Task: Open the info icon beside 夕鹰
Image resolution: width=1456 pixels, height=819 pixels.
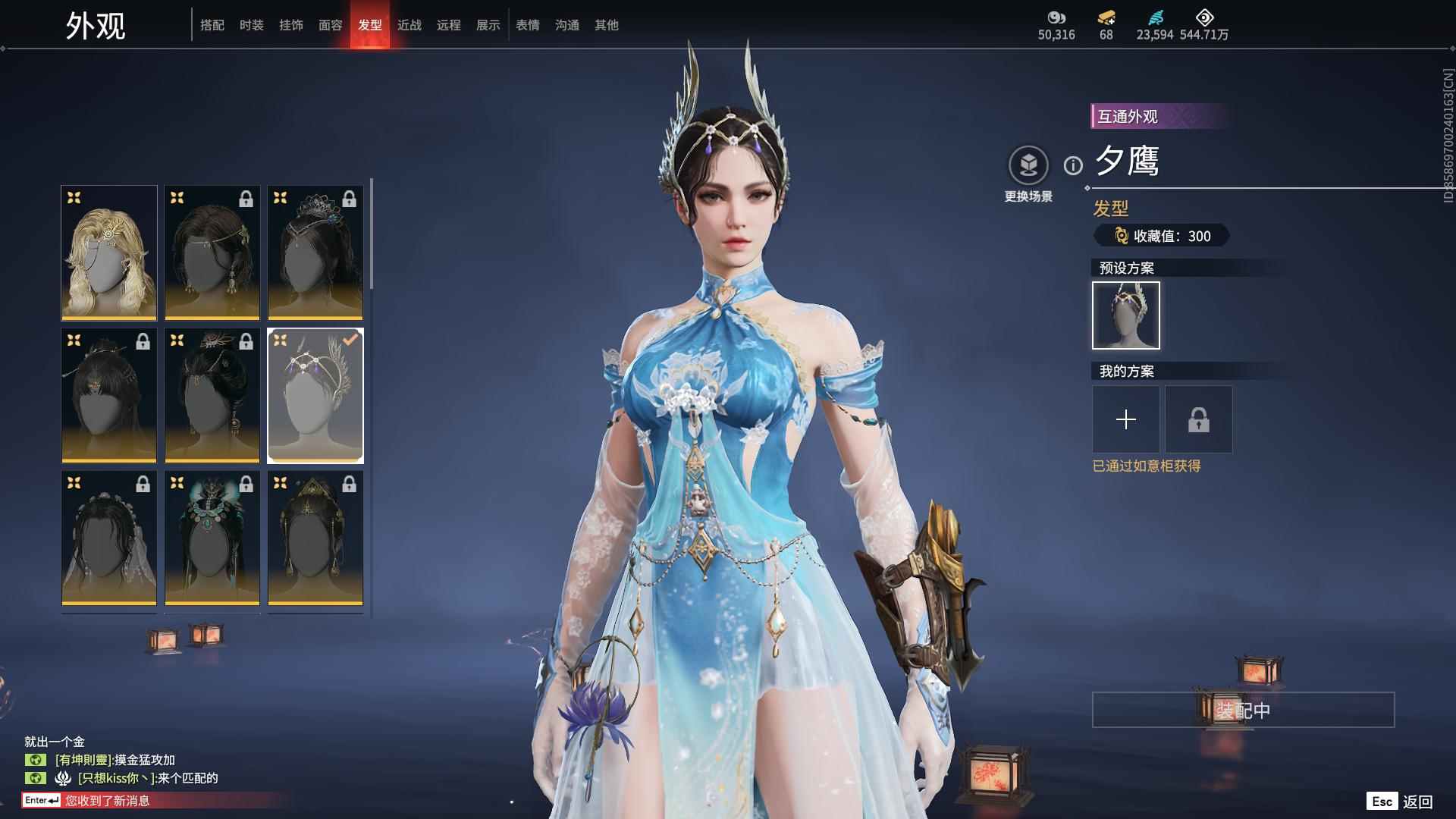Action: (x=1073, y=165)
